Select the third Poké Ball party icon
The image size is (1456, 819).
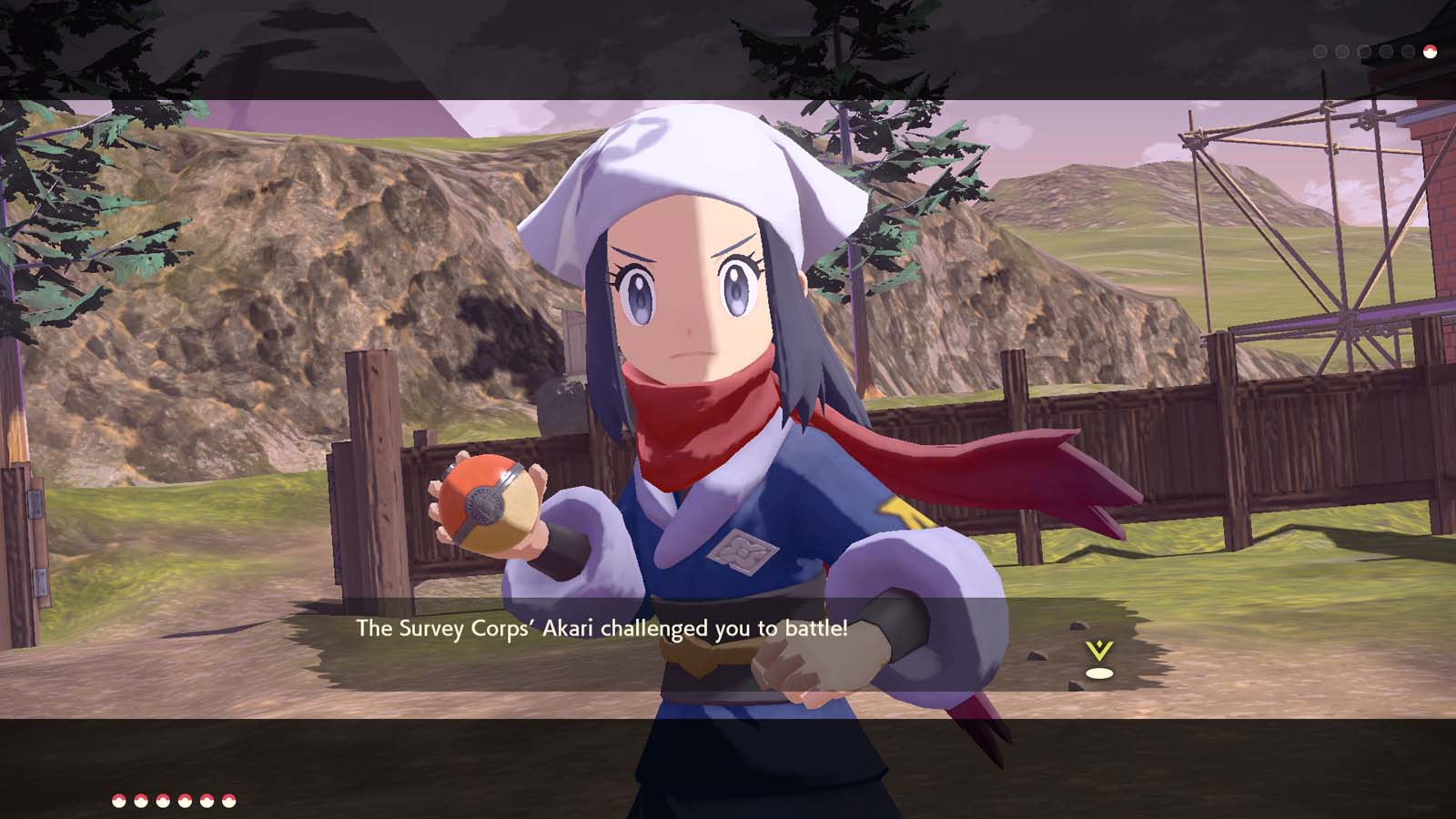(162, 800)
